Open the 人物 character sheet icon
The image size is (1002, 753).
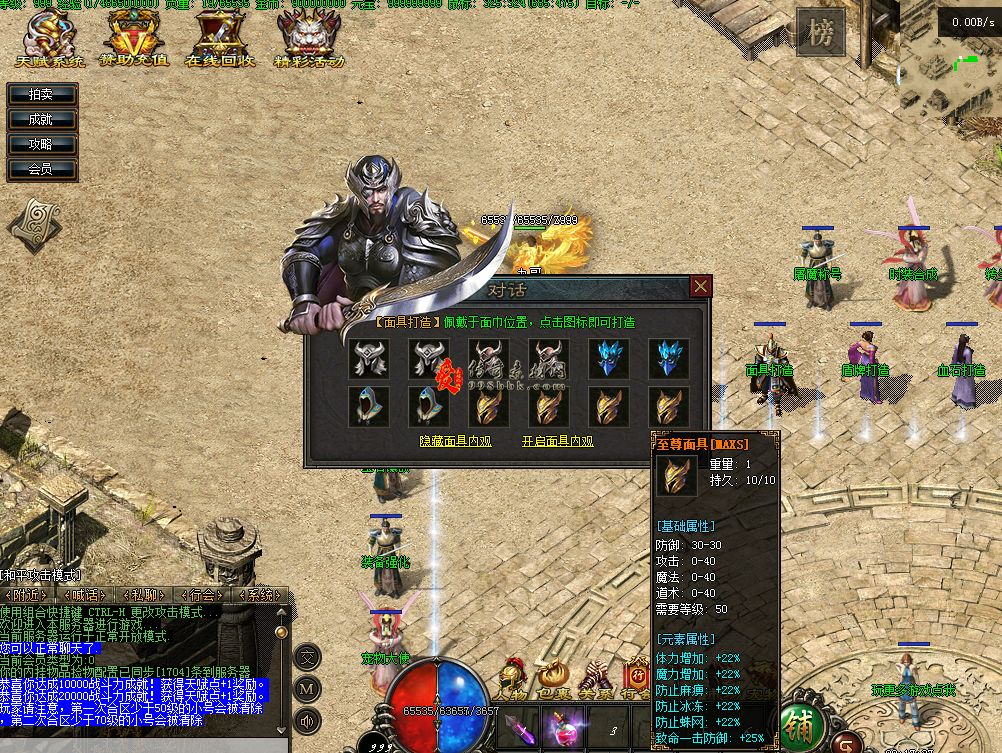click(513, 680)
